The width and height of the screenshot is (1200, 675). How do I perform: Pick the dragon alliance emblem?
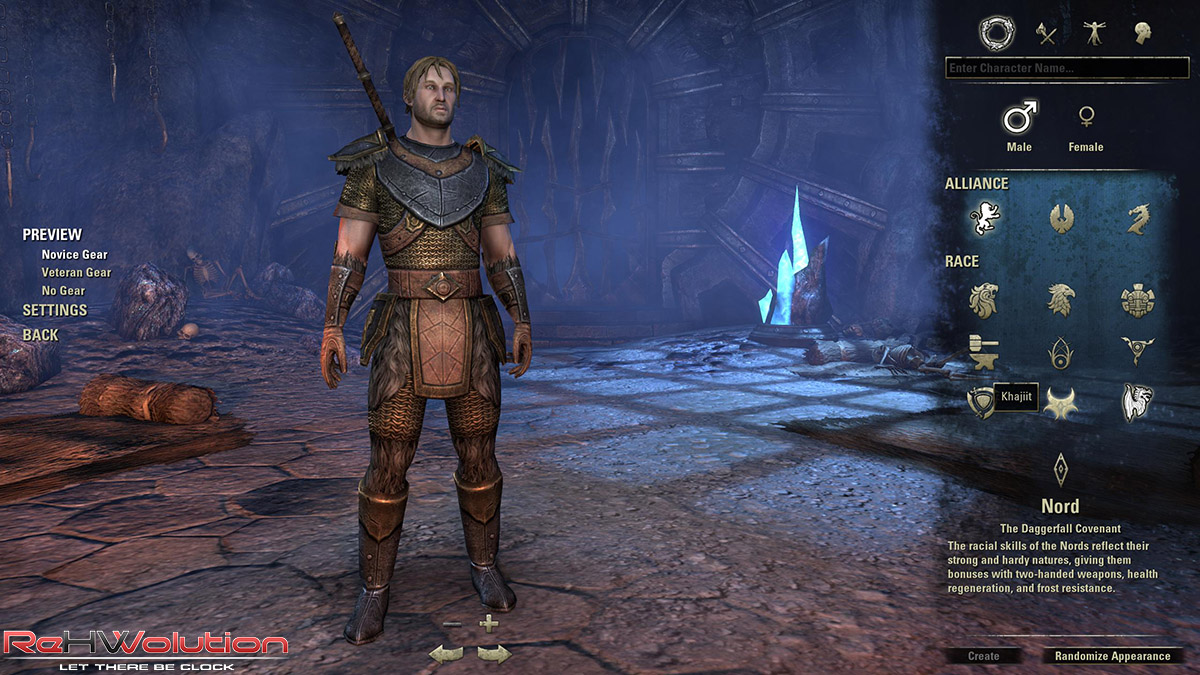click(x=1137, y=218)
